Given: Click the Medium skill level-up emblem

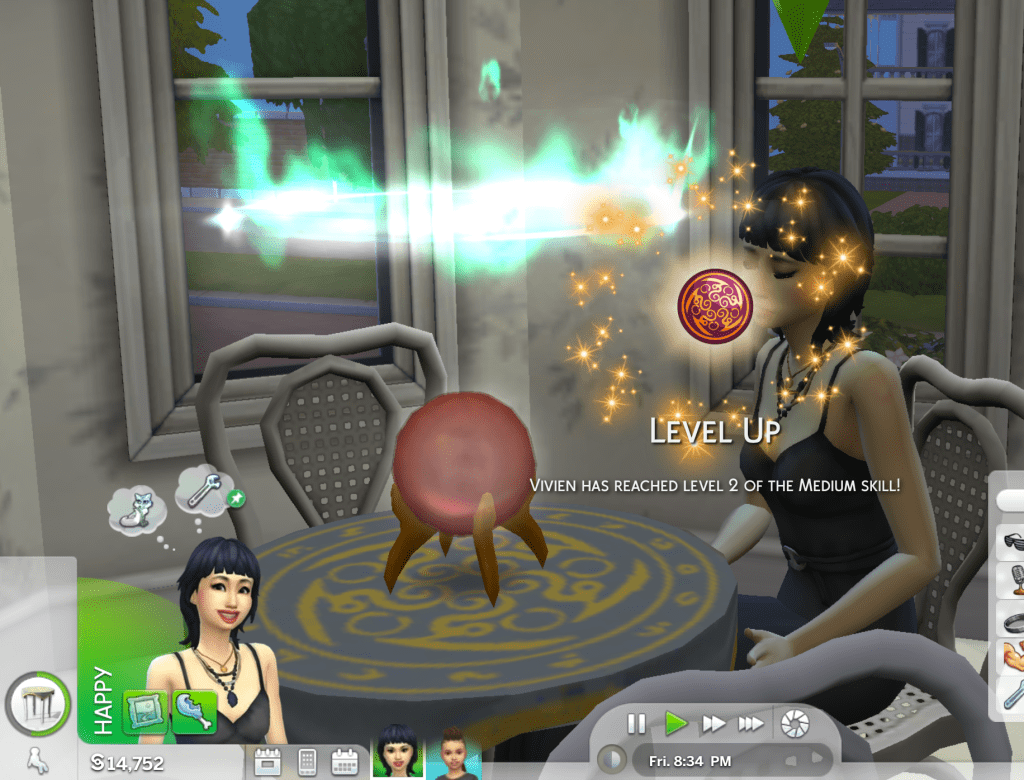Looking at the screenshot, I should [714, 306].
